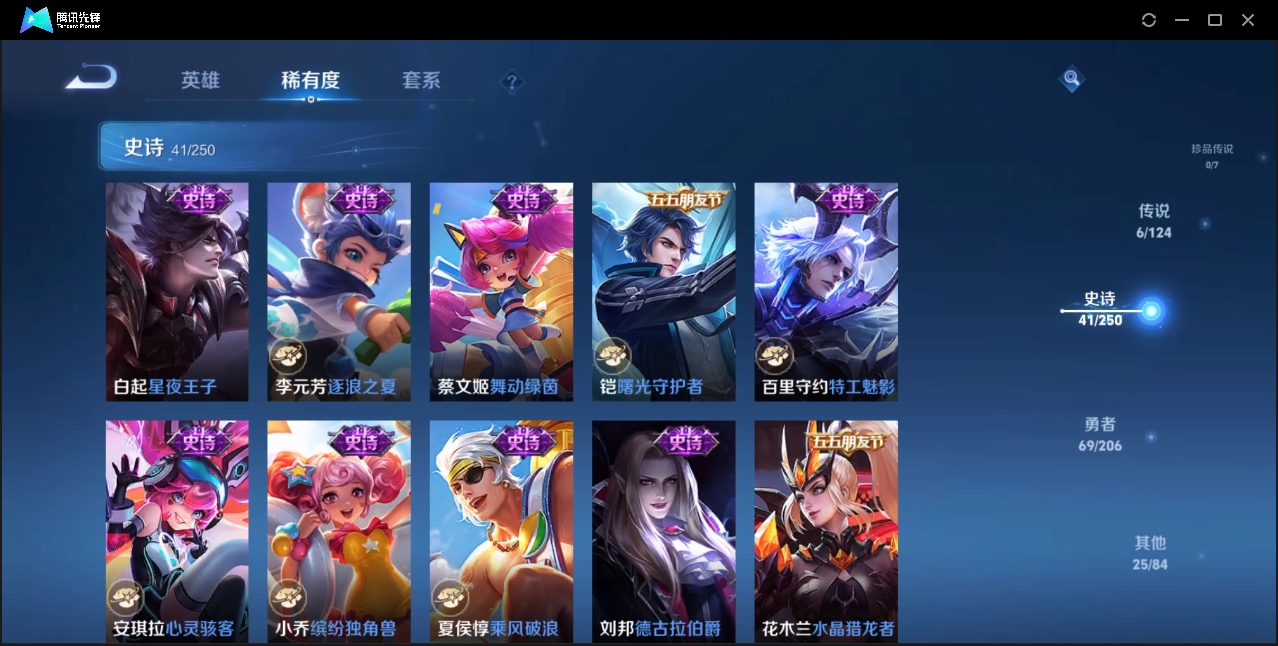1278x646 pixels.
Task: Select the 史诗 rarity section
Action: 1101,308
